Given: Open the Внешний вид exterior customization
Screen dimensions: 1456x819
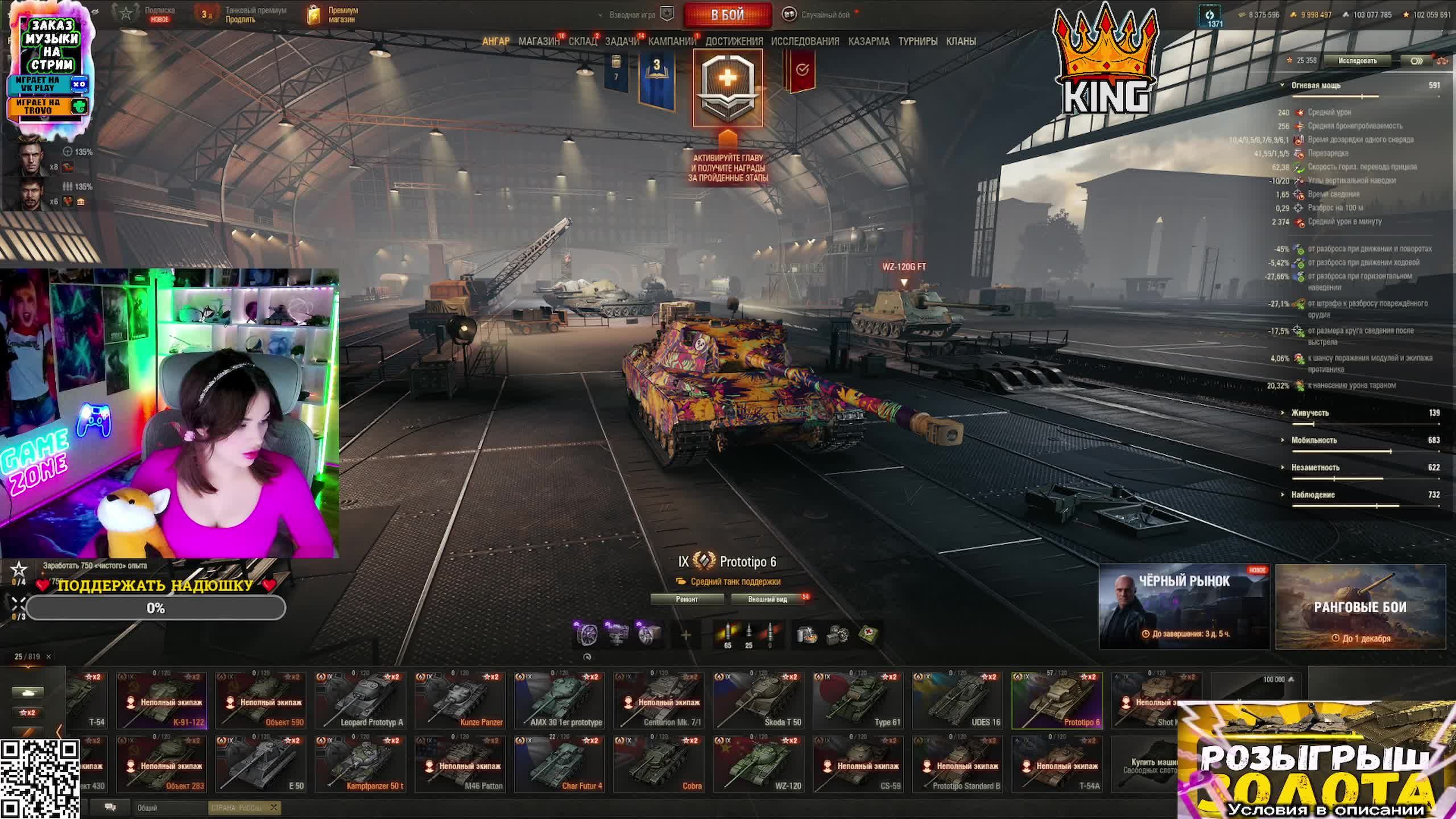Looking at the screenshot, I should point(767,599).
